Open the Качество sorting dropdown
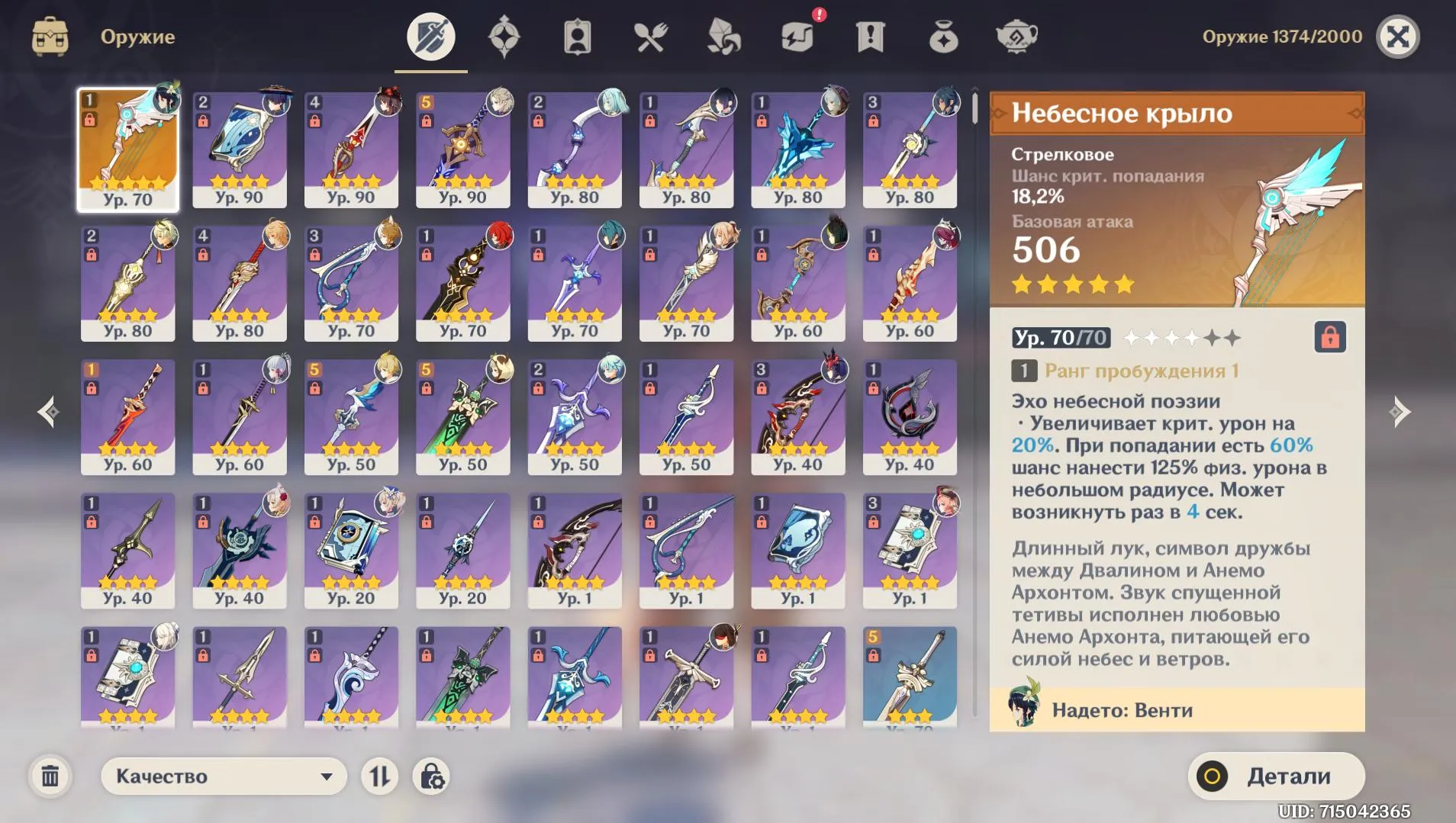The width and height of the screenshot is (1456, 823). (225, 776)
